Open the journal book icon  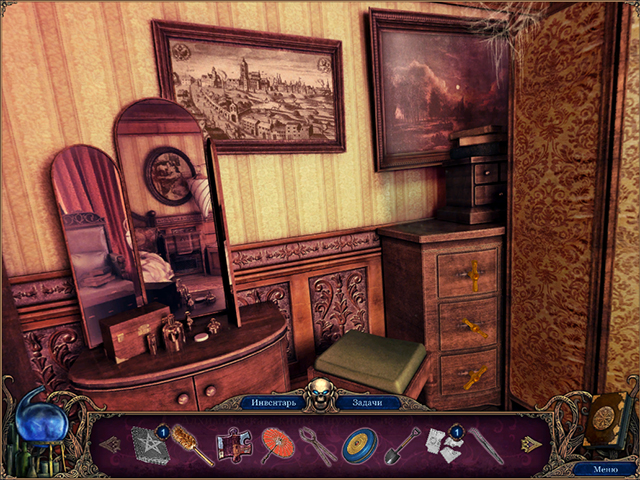[x=603, y=416]
